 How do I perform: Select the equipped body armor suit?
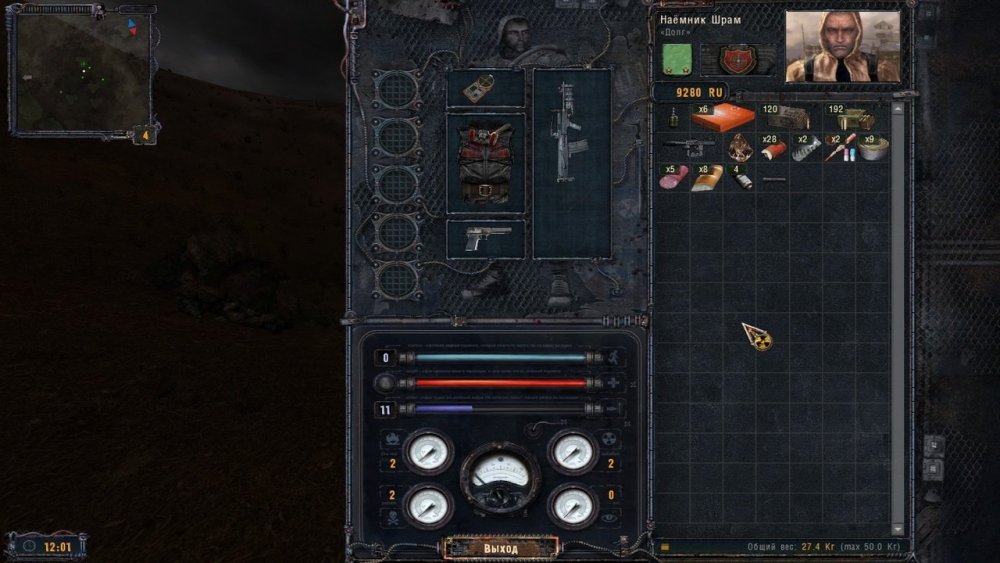click(485, 163)
